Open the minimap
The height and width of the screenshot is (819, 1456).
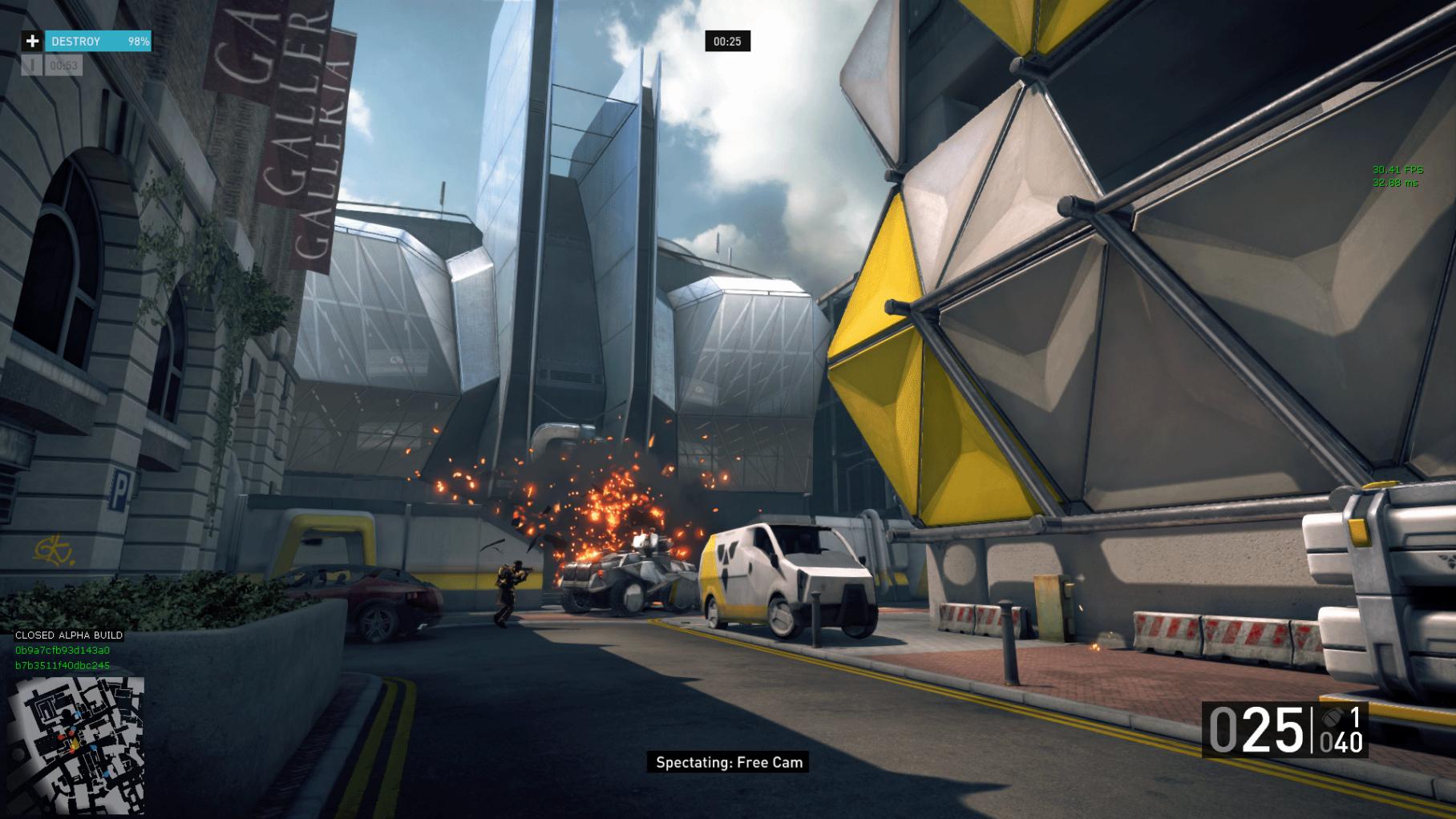[77, 745]
